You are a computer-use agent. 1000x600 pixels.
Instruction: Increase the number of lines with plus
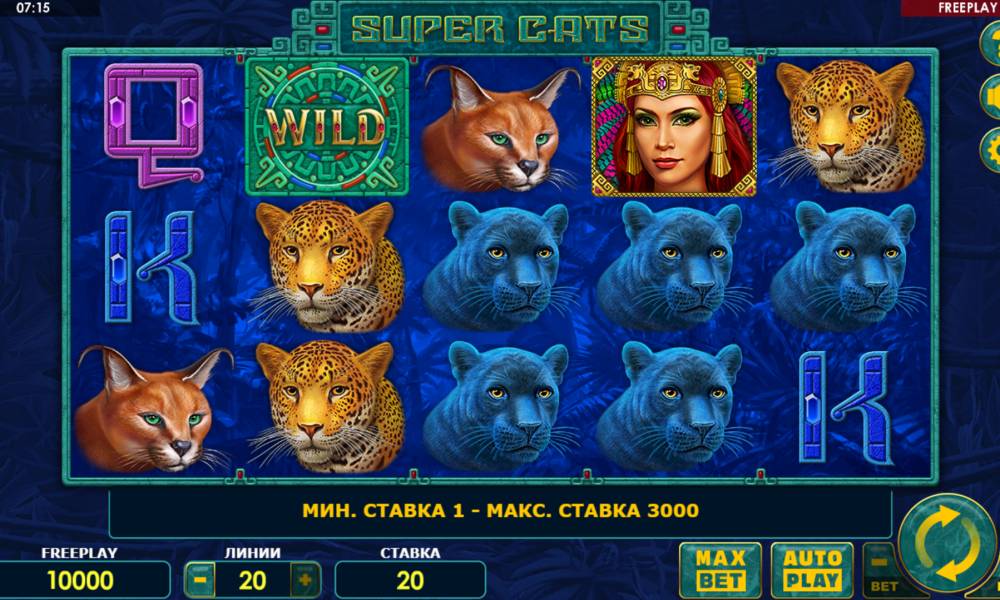click(x=305, y=579)
